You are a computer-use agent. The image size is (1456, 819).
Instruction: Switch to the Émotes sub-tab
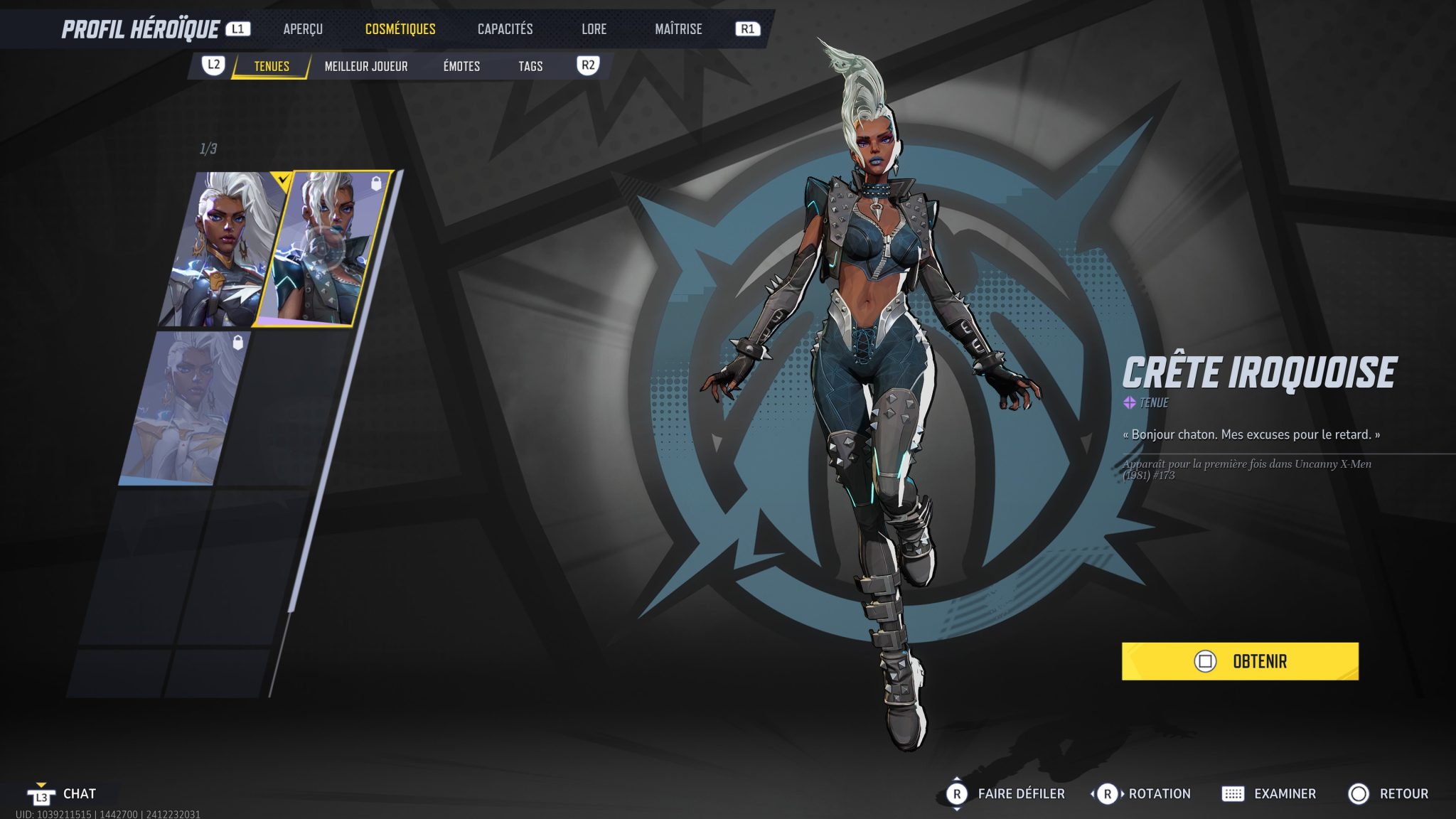click(x=461, y=65)
